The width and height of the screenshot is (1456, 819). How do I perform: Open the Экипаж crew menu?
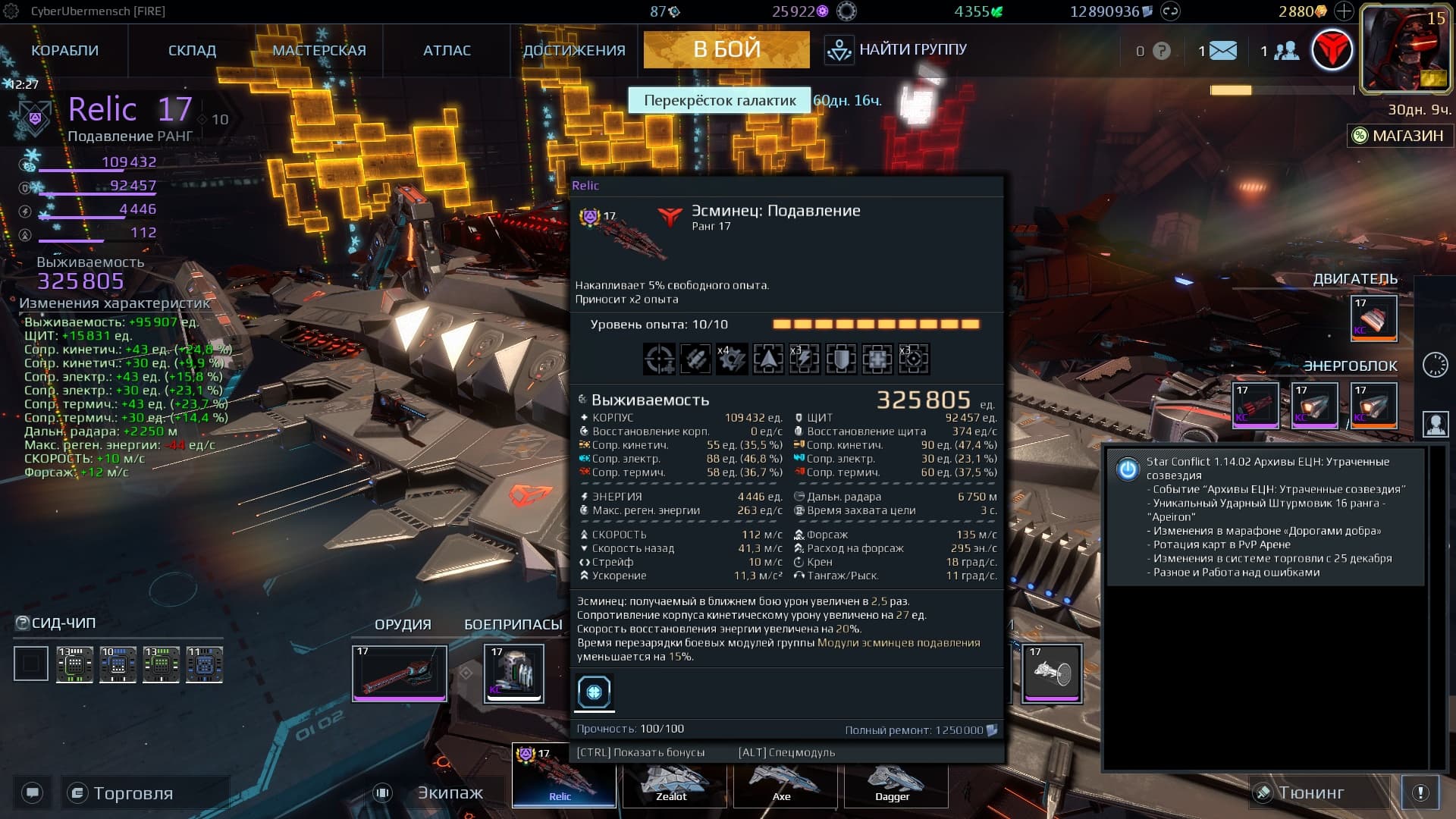[449, 792]
